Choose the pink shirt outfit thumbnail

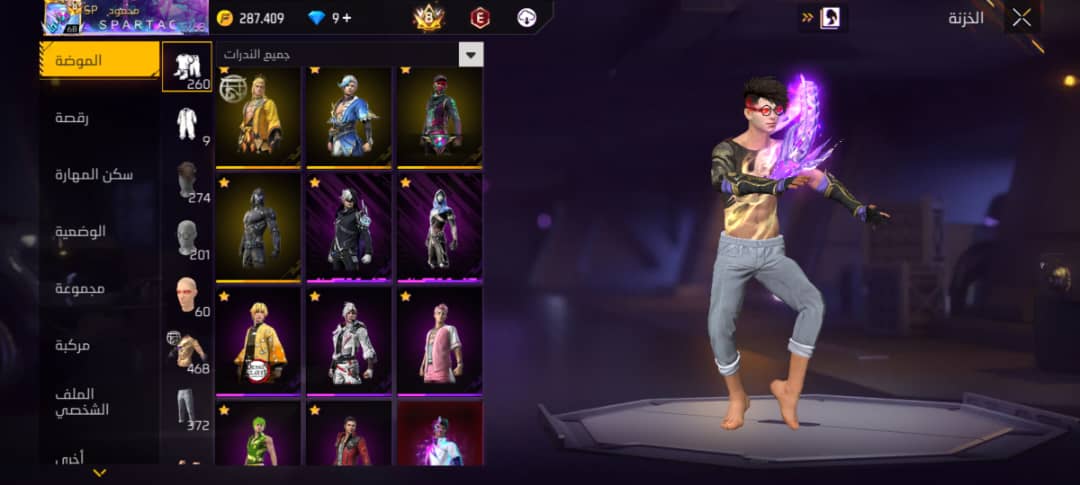click(x=439, y=340)
